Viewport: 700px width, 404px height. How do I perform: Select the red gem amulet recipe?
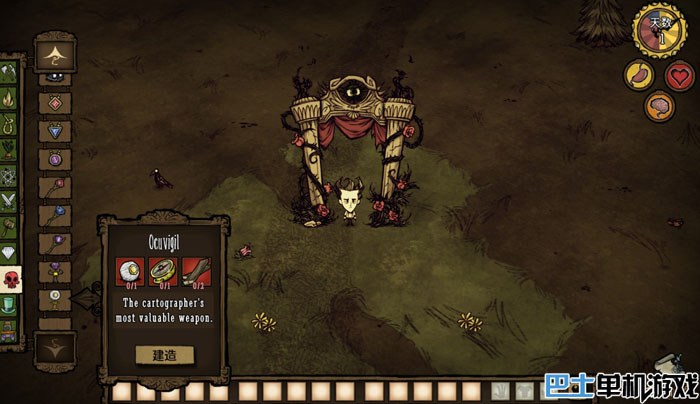pos(55,103)
